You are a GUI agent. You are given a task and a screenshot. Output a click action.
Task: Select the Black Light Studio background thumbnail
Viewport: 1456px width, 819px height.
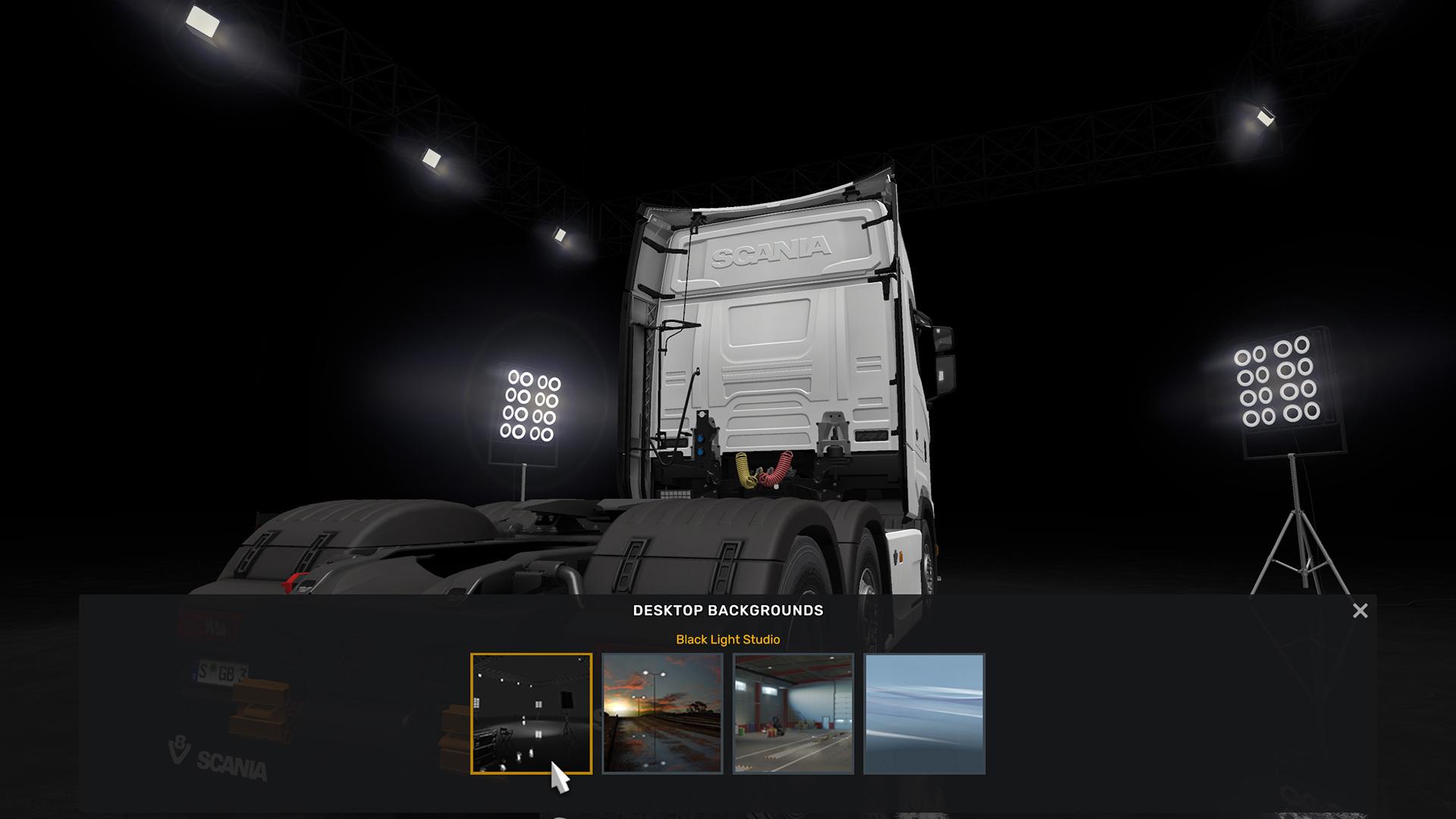click(x=531, y=713)
